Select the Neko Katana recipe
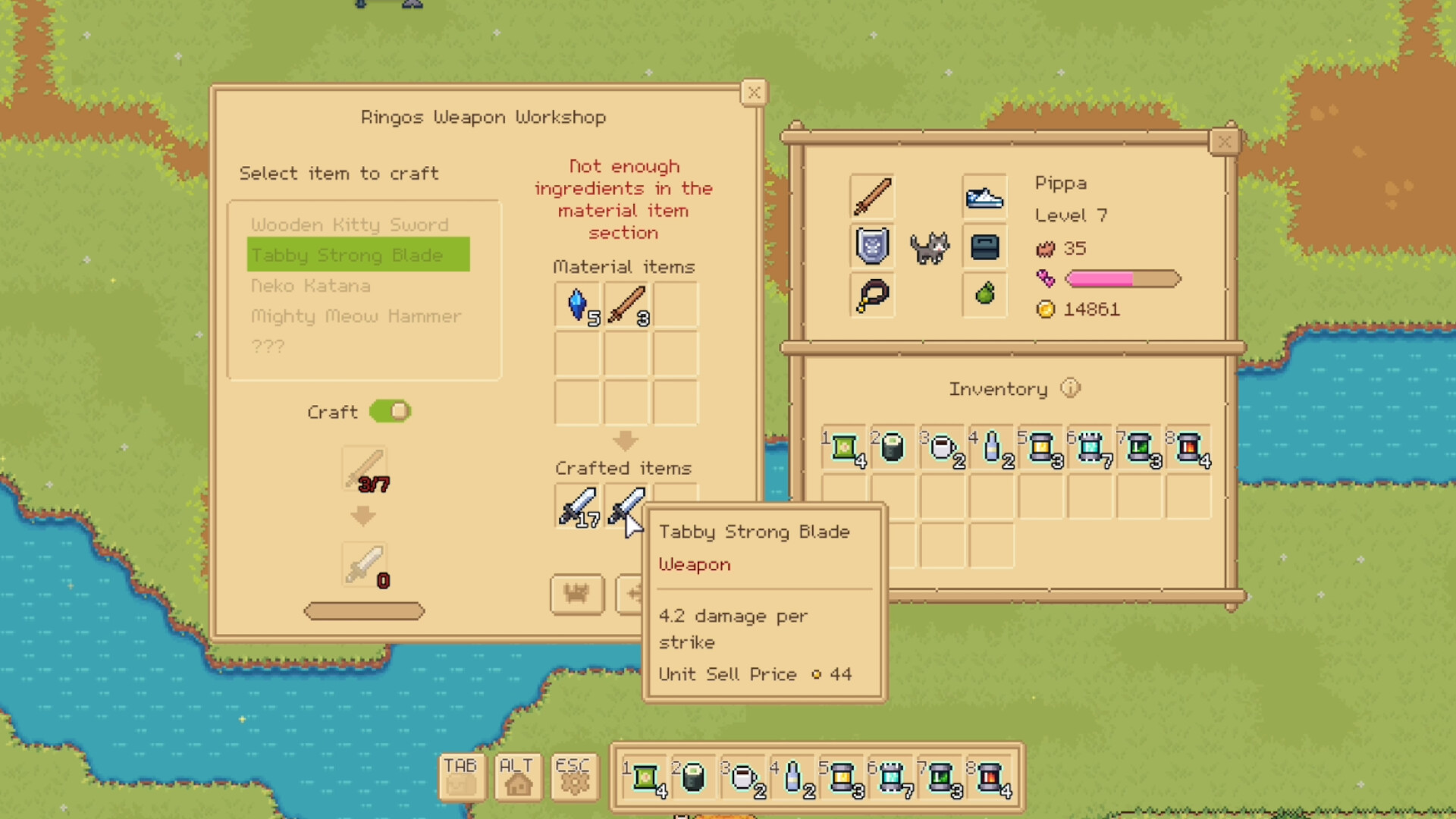Screen dimensions: 1456x819 click(x=311, y=286)
